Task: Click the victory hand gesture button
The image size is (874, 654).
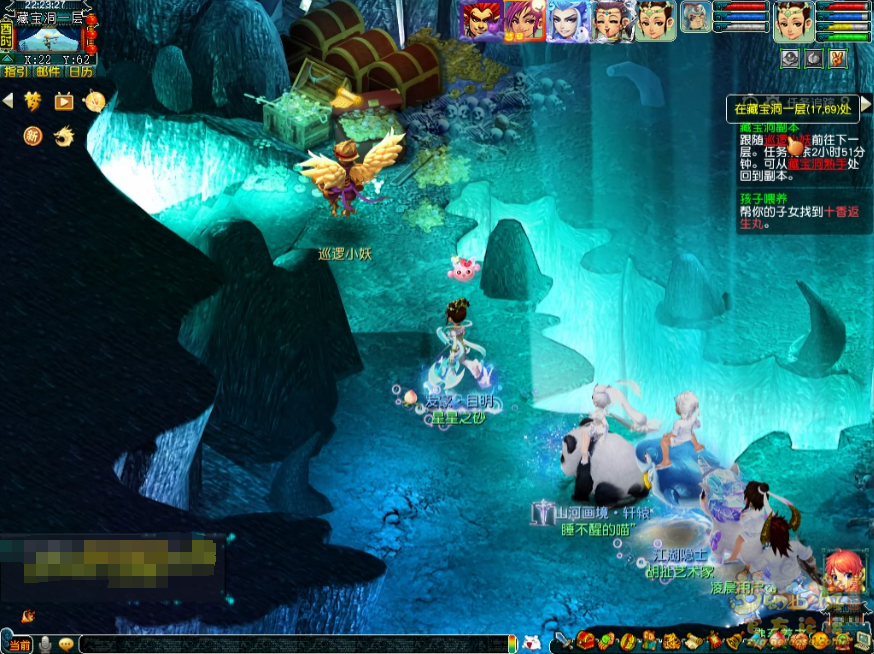Action: 837,58
